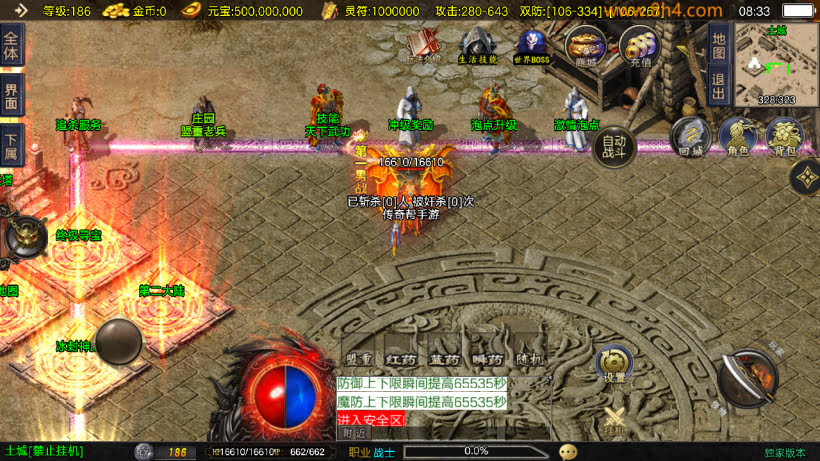Open the 生活技能 life skills icon
820x461 pixels.
click(477, 46)
